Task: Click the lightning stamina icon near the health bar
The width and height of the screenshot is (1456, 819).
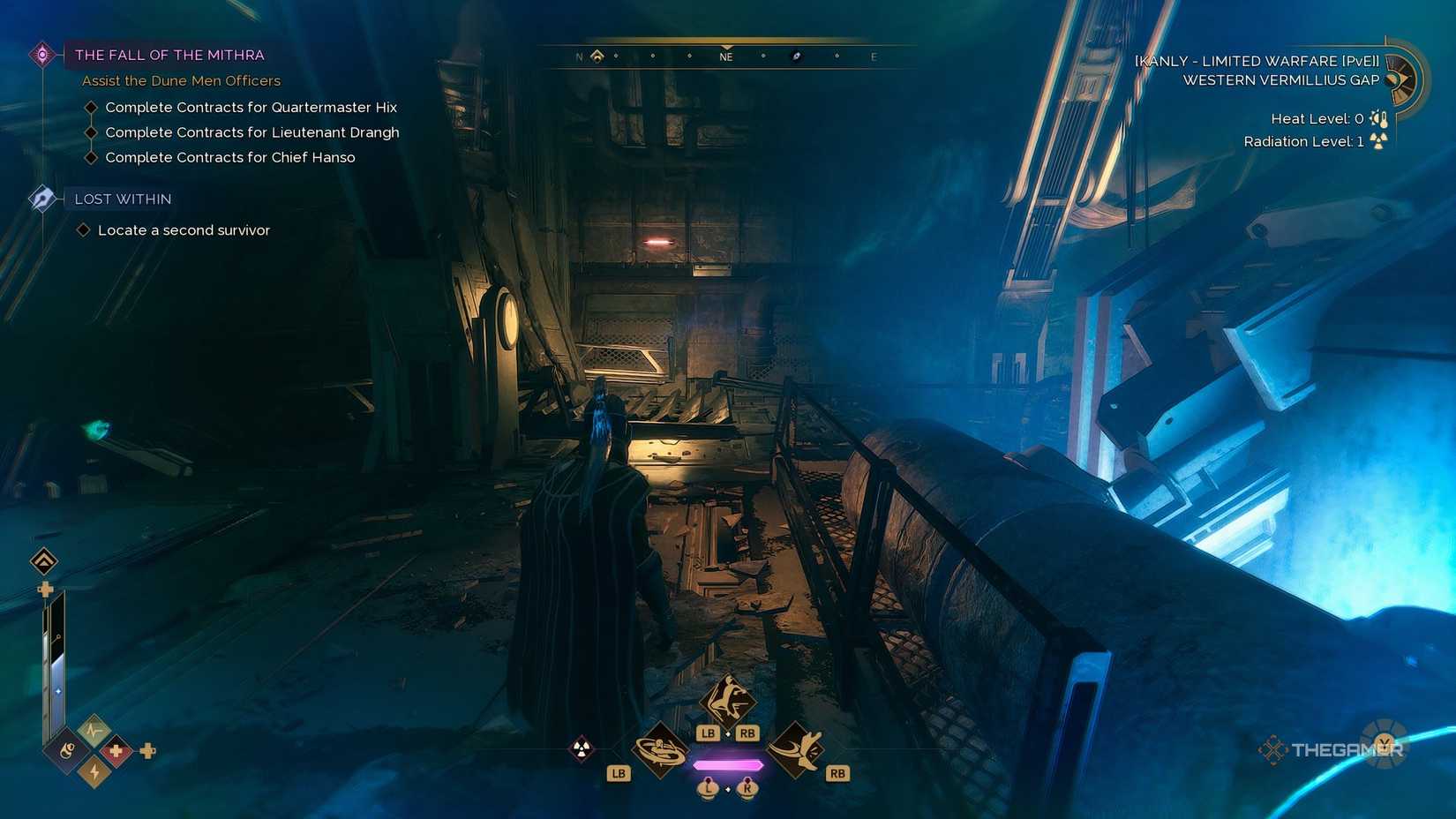Action: tap(94, 772)
